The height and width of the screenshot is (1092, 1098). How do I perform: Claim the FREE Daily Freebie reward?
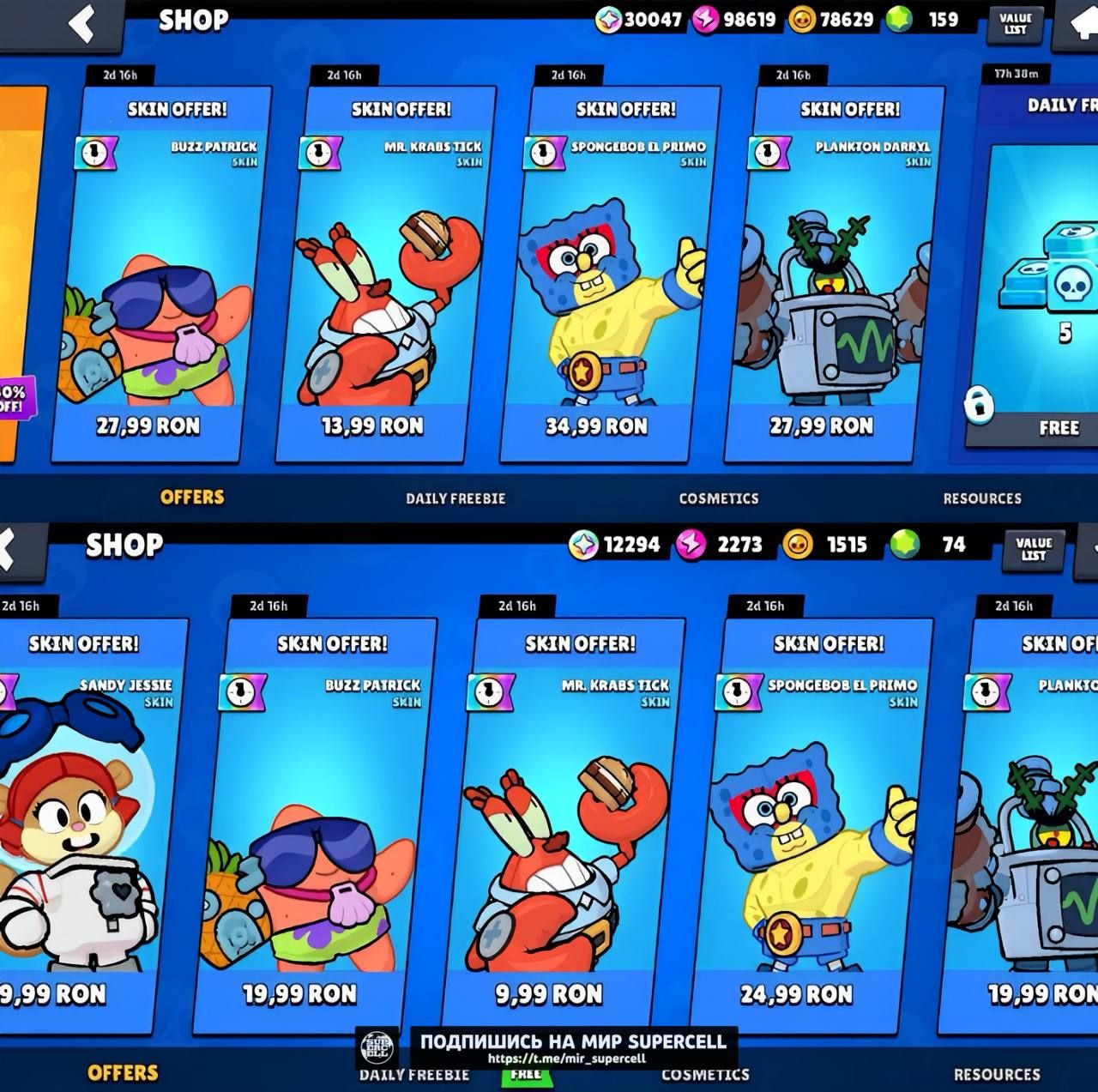click(x=1059, y=426)
